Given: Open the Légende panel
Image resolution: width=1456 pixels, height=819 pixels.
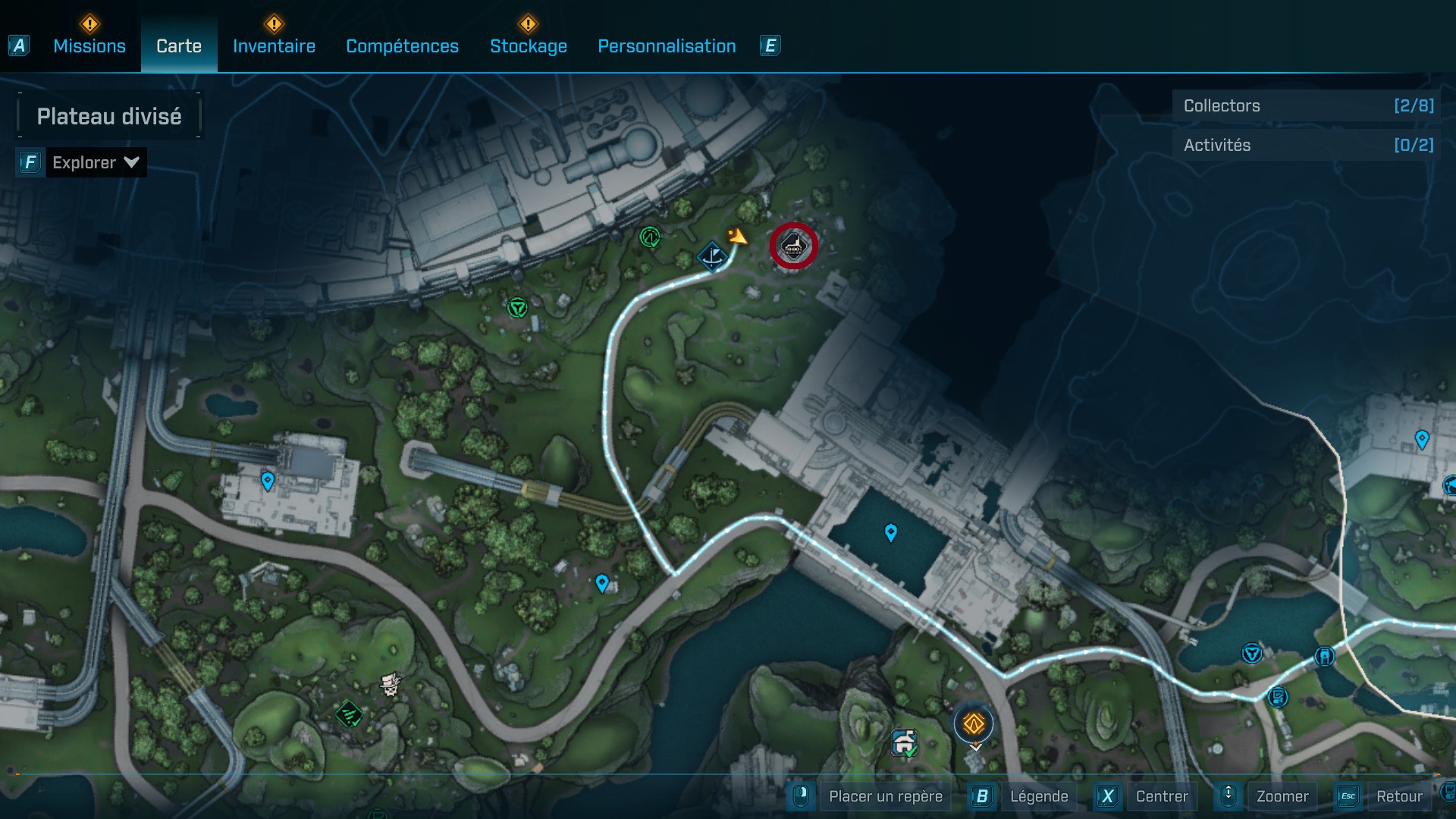Looking at the screenshot, I should tap(1040, 796).
